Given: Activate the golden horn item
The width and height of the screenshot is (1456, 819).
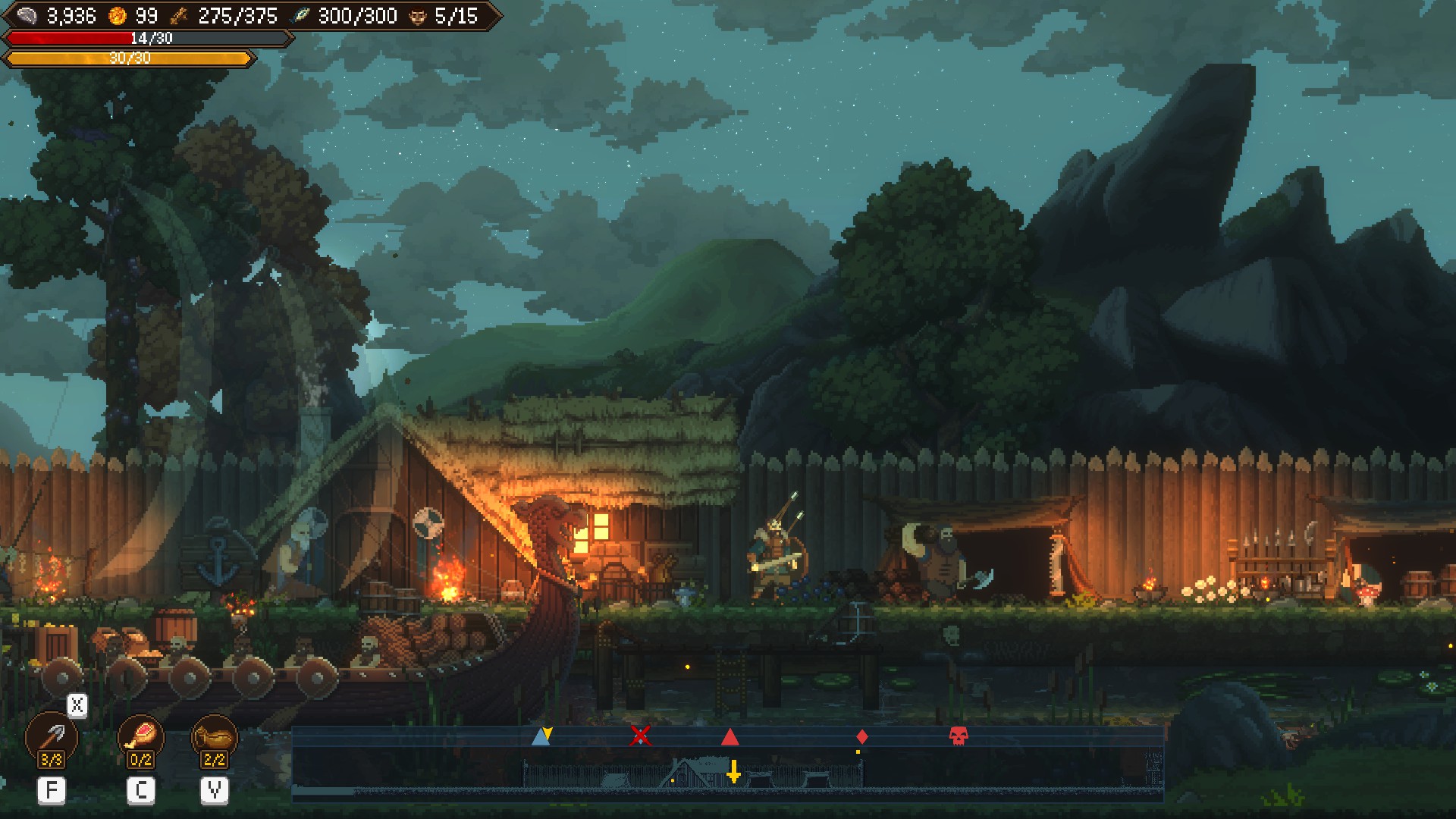Looking at the screenshot, I should (x=215, y=737).
